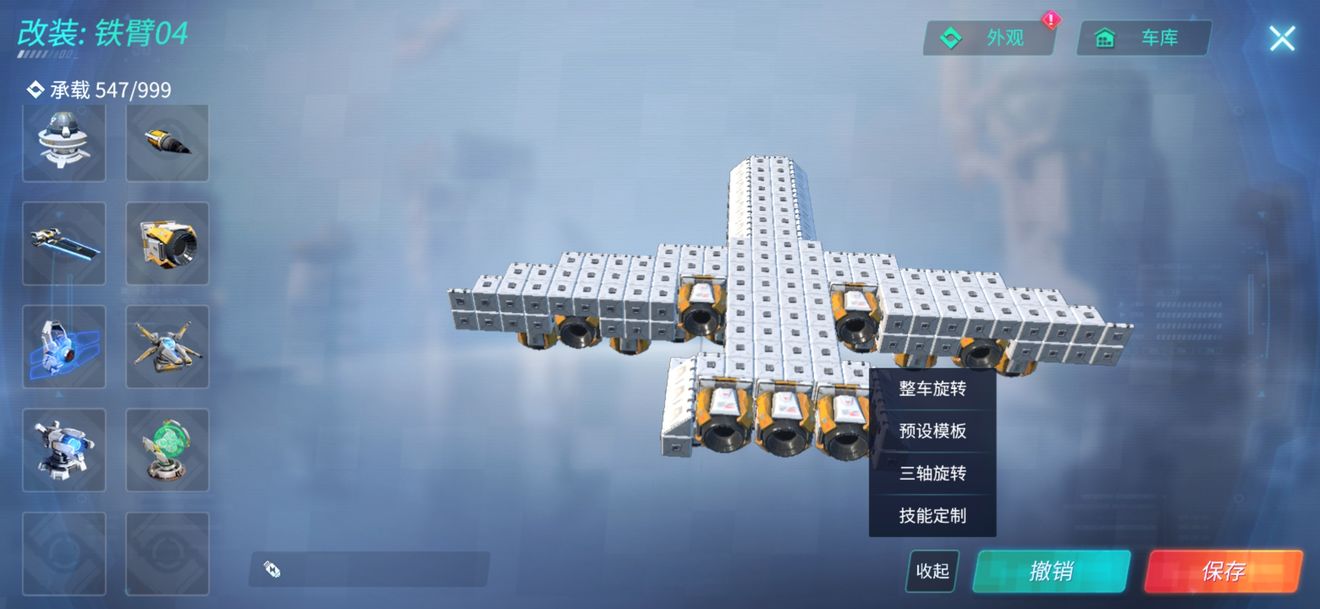Select the green orb device part
The height and width of the screenshot is (609, 1320).
pyautogui.click(x=167, y=449)
